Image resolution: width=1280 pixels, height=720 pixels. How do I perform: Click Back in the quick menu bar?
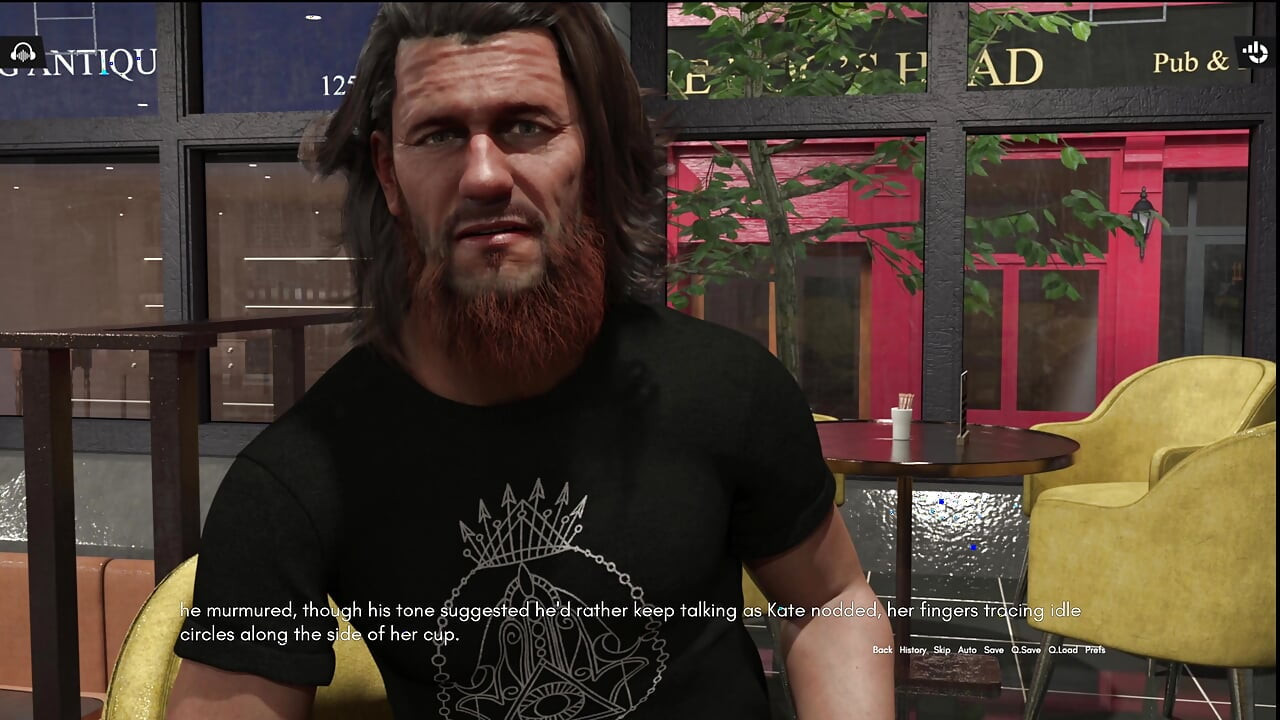(x=881, y=649)
